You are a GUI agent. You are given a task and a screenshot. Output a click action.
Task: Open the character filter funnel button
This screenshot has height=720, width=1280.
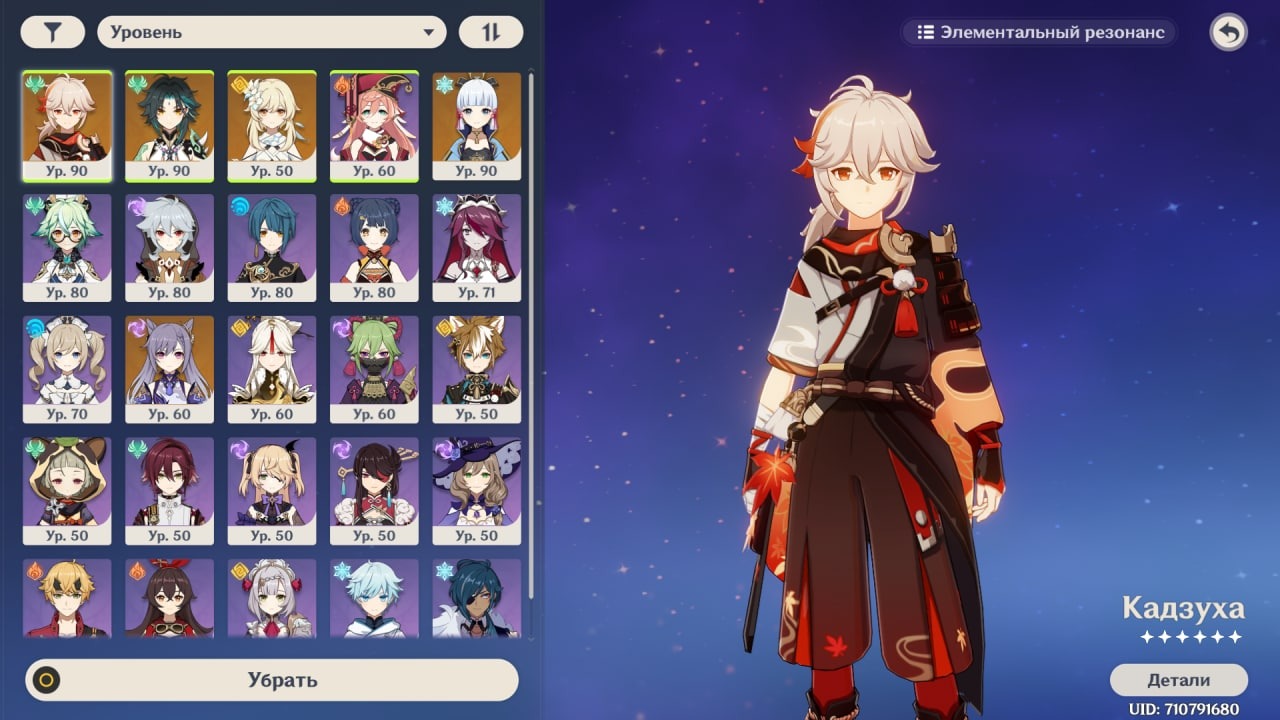pyautogui.click(x=52, y=32)
